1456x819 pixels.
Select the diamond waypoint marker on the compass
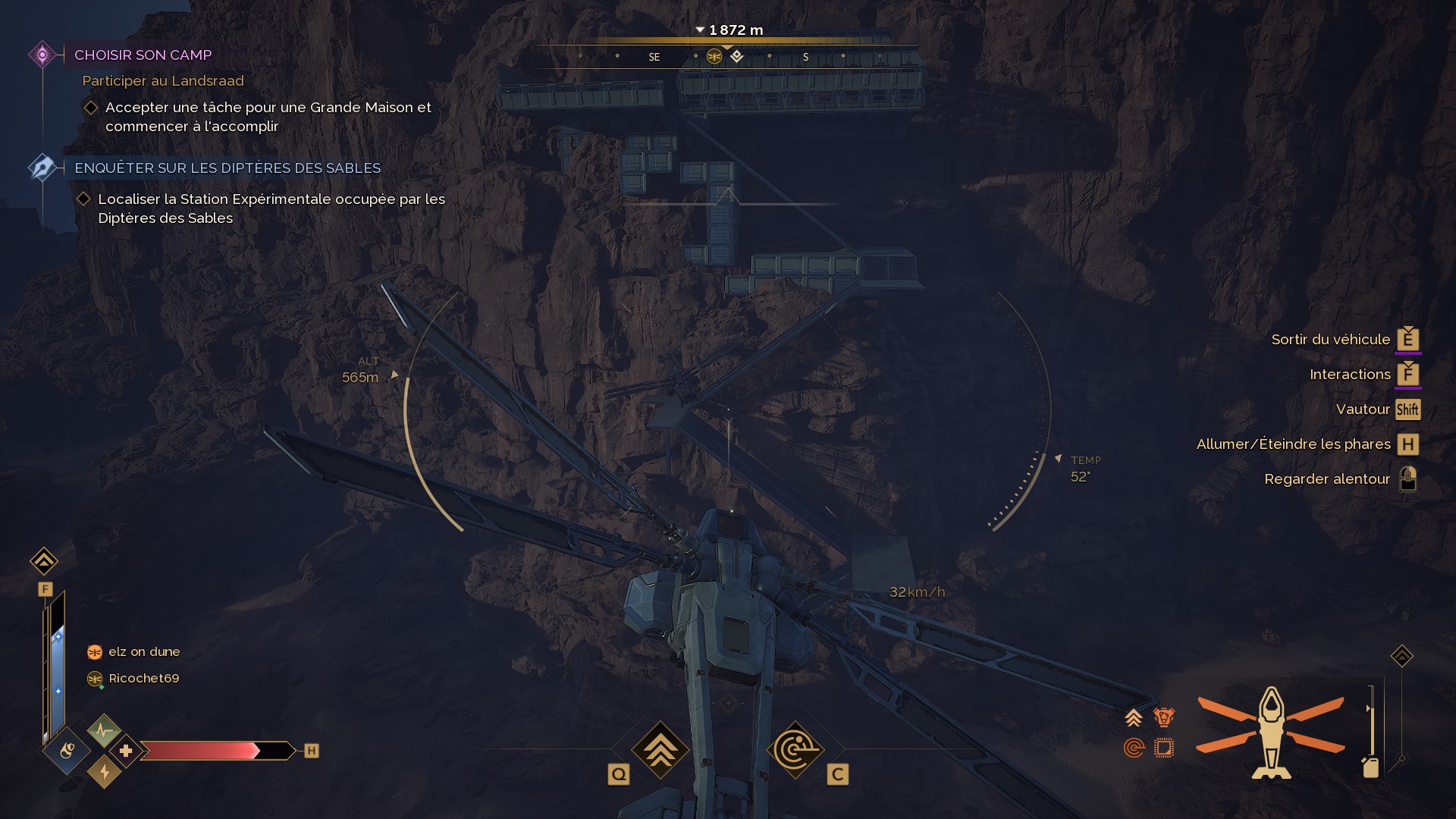tap(736, 56)
